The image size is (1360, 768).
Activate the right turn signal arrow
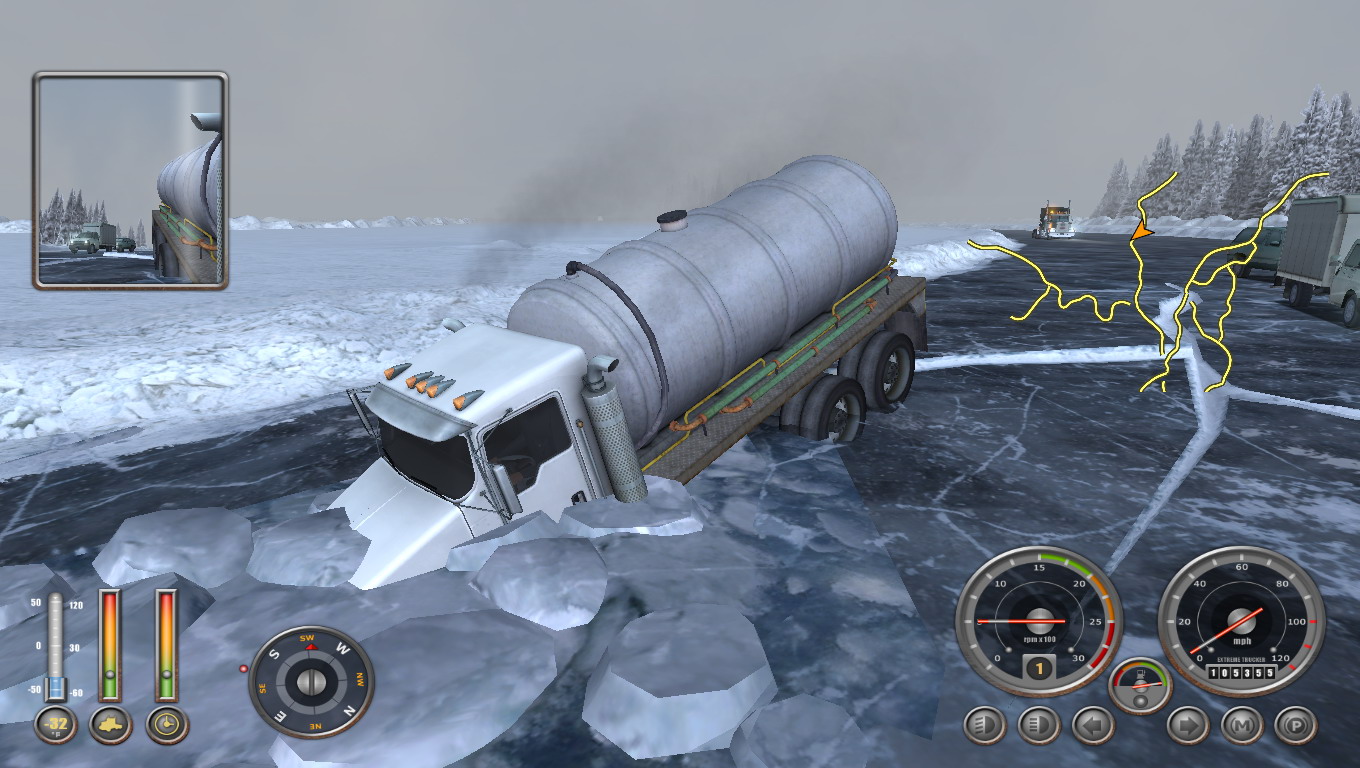[1188, 725]
